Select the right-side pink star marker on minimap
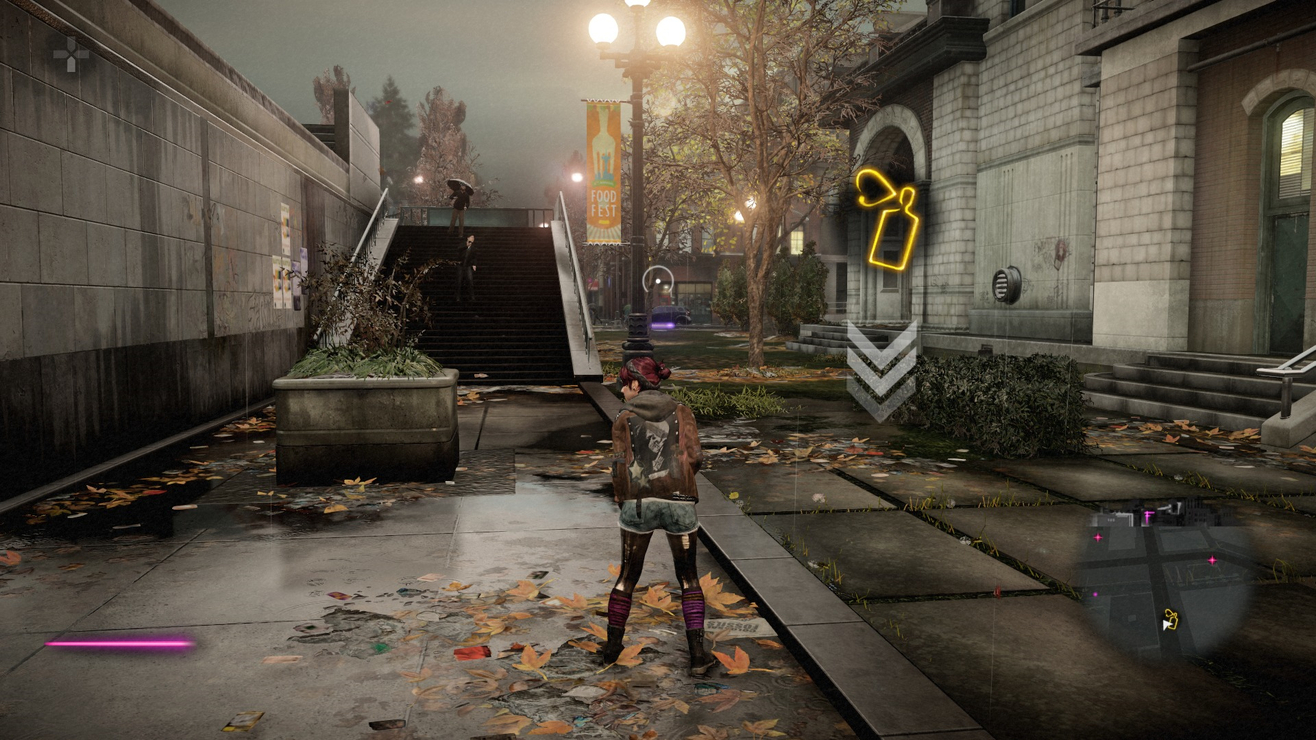Image resolution: width=1316 pixels, height=740 pixels. (x=1212, y=559)
